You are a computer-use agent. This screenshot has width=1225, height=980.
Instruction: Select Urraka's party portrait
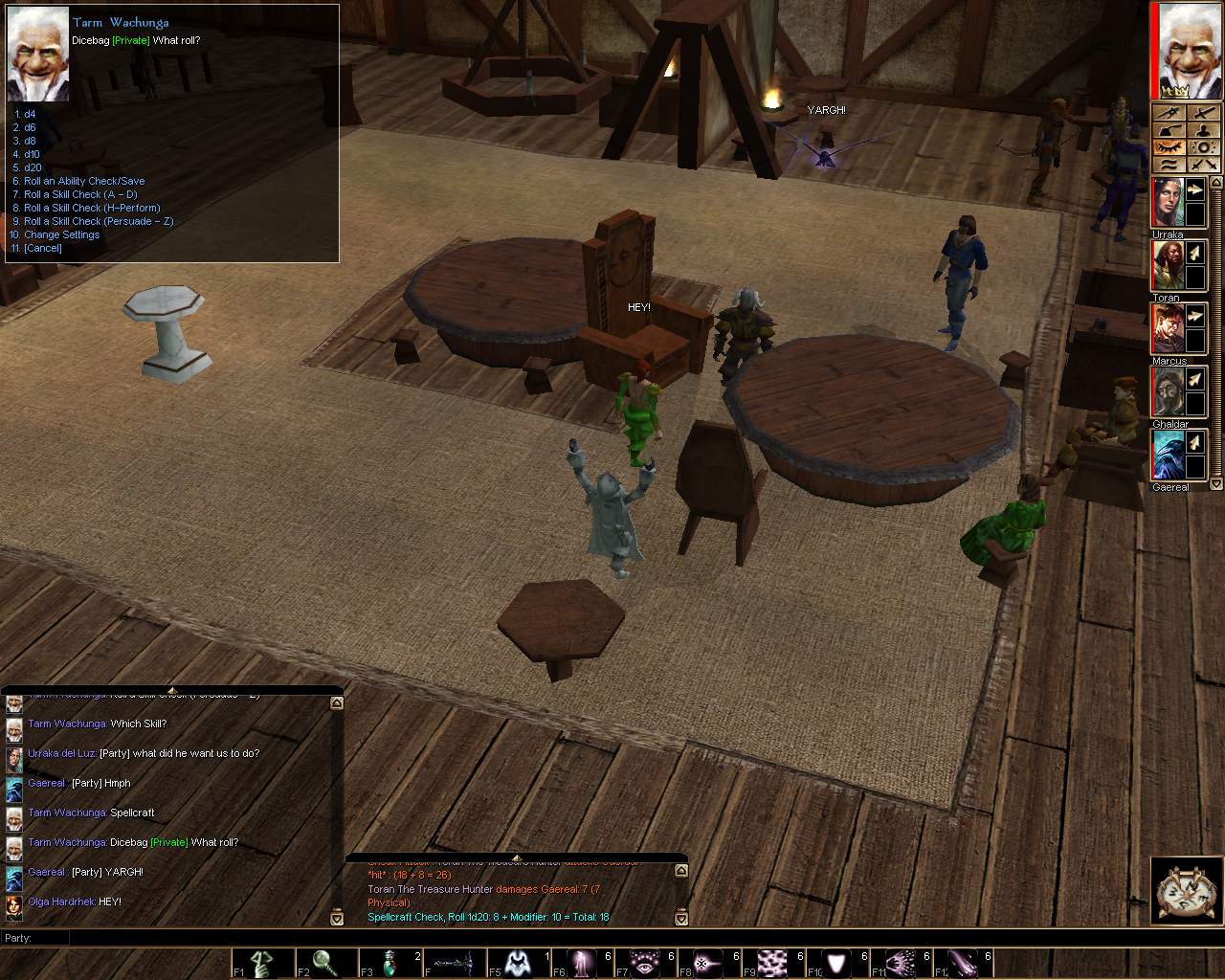point(1168,203)
